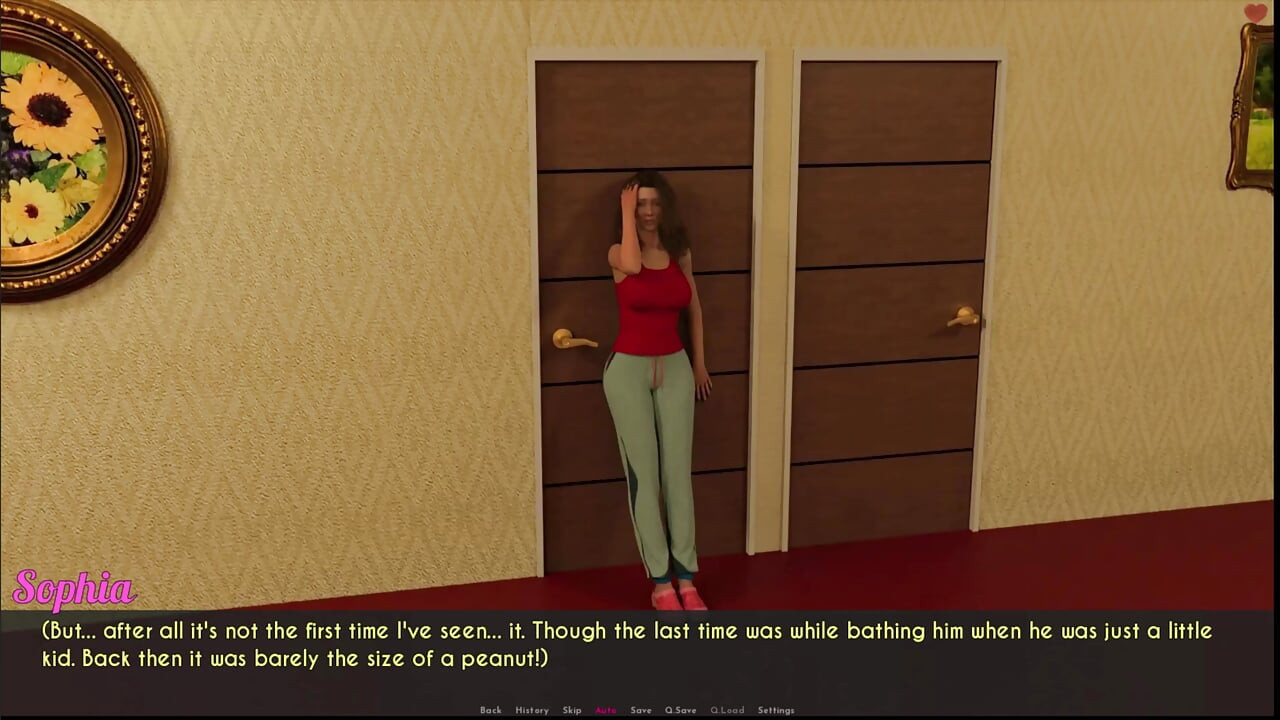Click the dialogue box area to continue
The width and height of the screenshot is (1280, 720).
(640, 645)
